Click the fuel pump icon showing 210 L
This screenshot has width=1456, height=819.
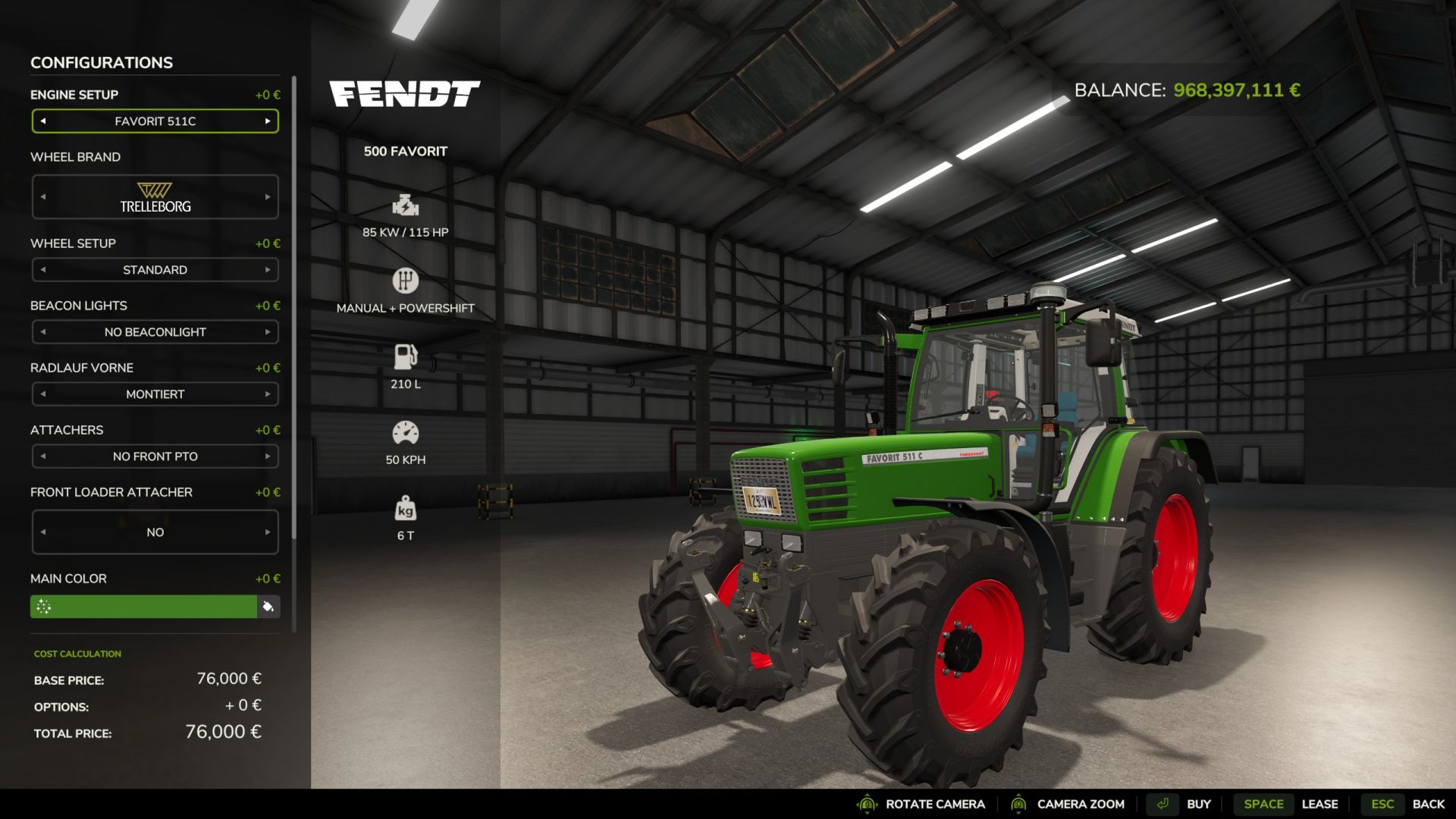(x=406, y=356)
